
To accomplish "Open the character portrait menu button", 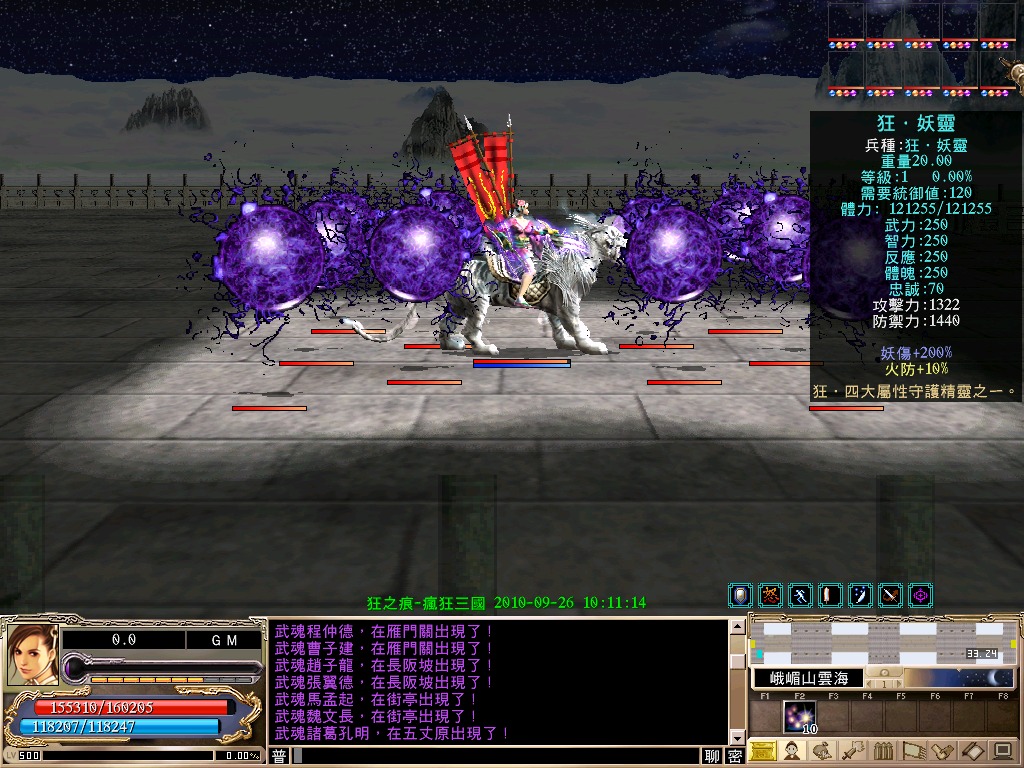I will pos(793,751).
